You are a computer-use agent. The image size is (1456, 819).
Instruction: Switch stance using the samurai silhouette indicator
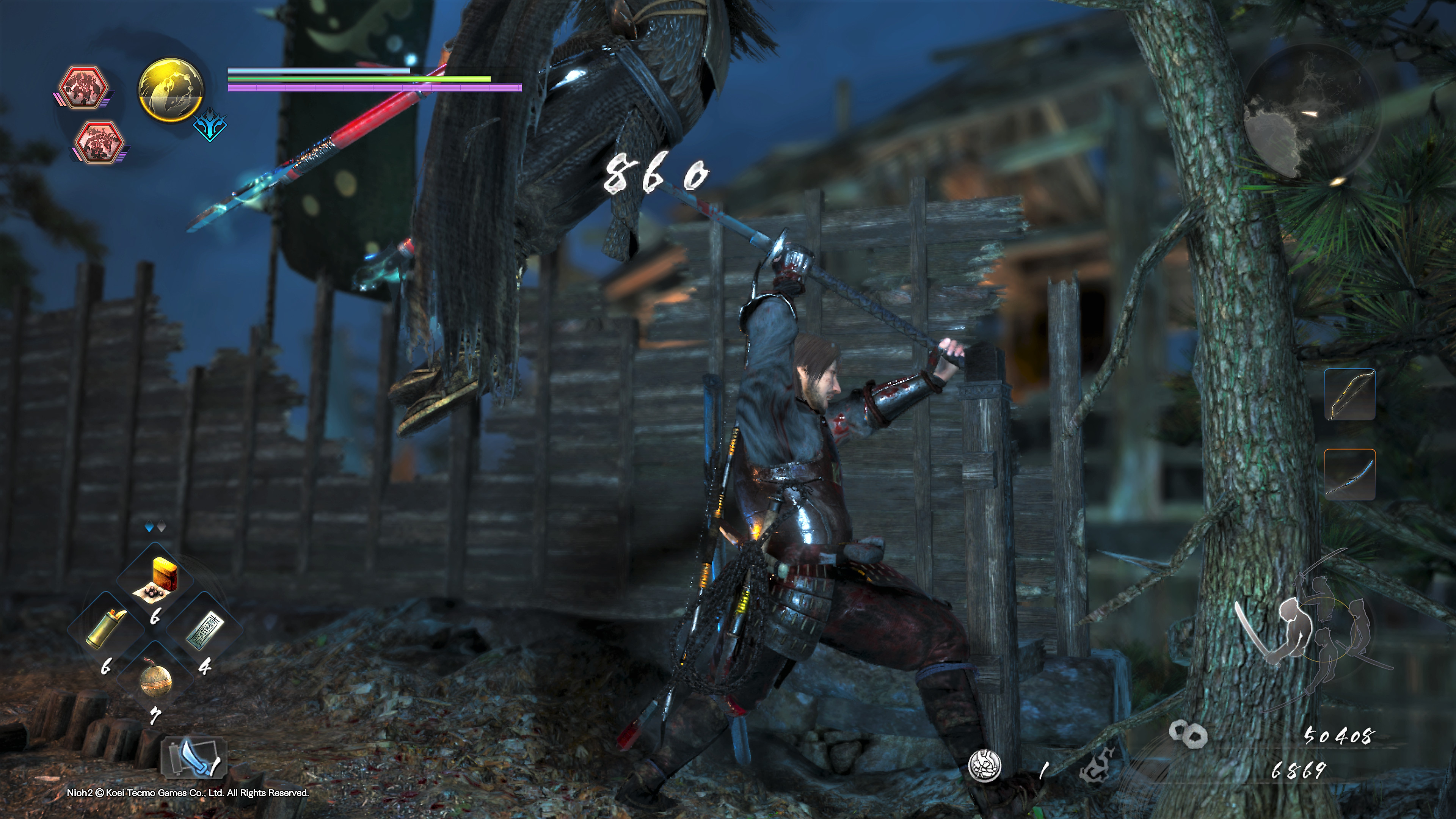[1311, 628]
